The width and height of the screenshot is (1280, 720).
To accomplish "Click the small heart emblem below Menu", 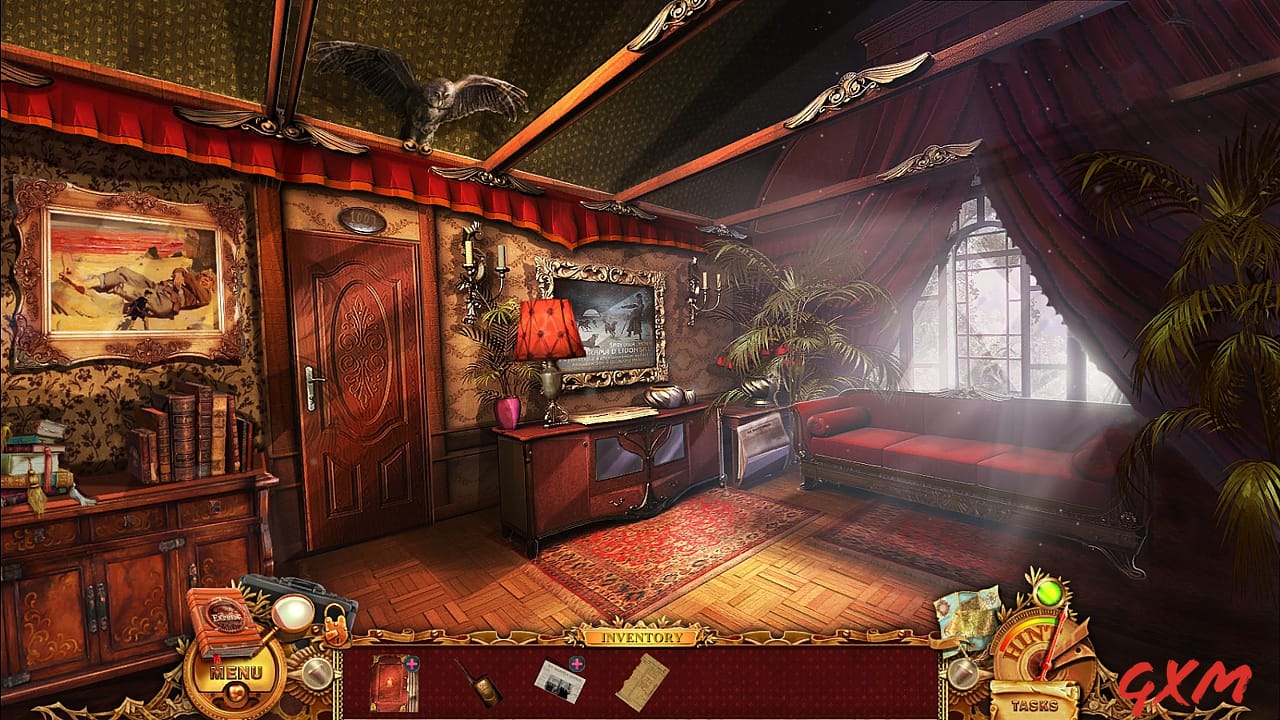I will [x=235, y=692].
